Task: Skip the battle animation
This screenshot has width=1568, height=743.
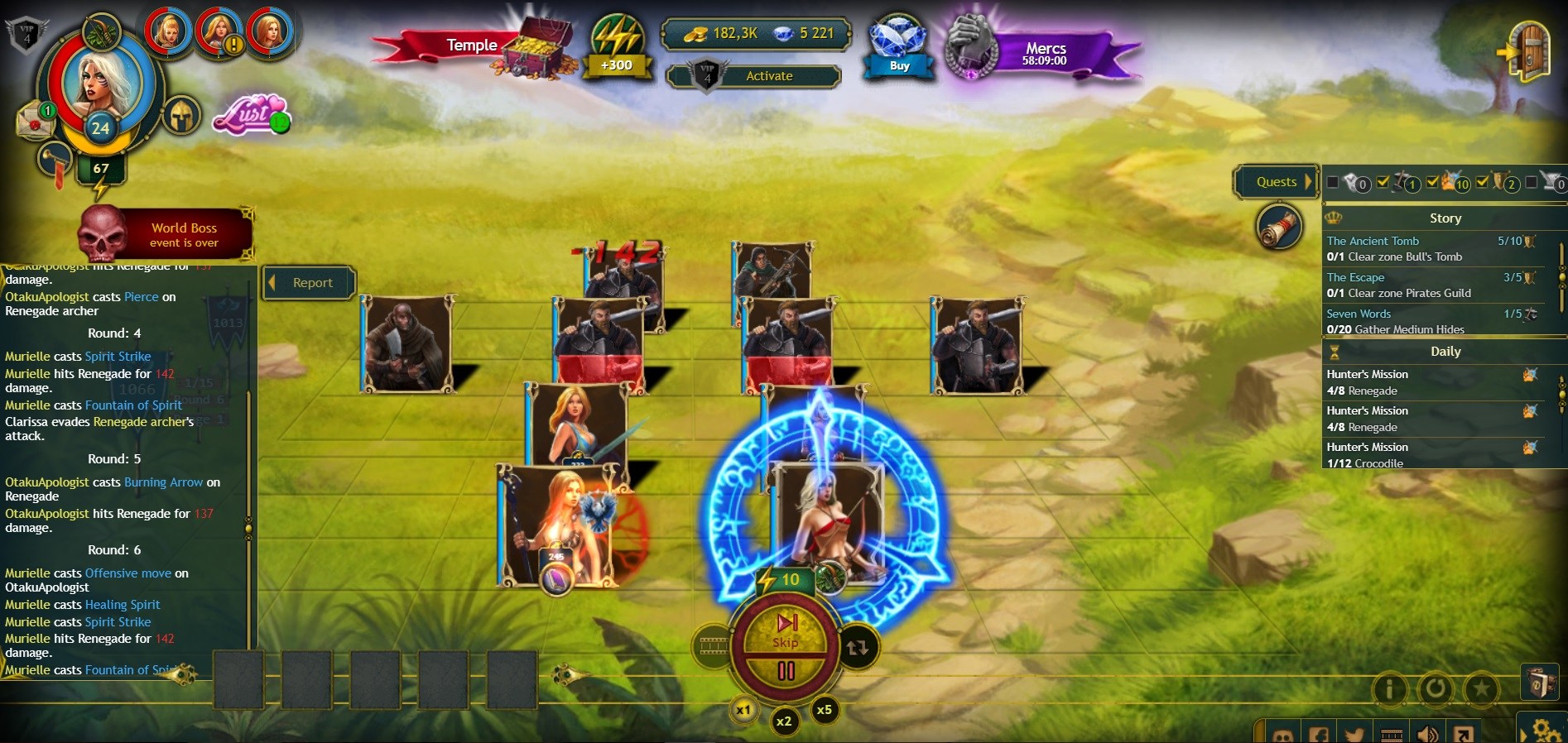Action: (785, 630)
